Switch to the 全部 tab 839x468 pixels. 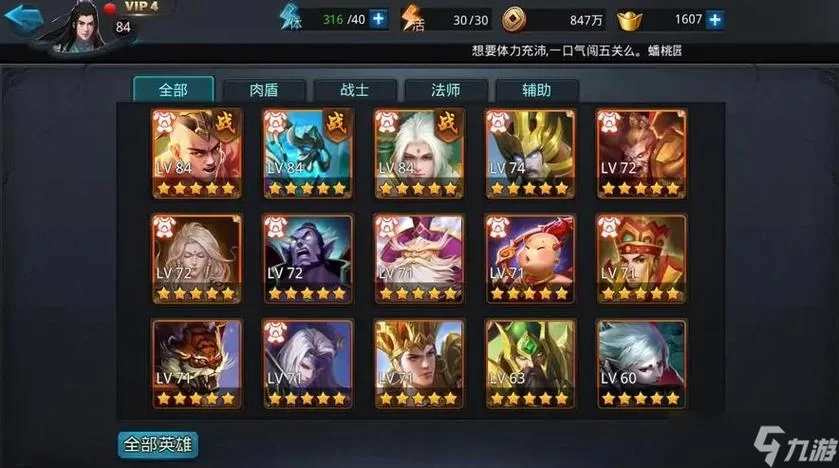click(x=172, y=89)
